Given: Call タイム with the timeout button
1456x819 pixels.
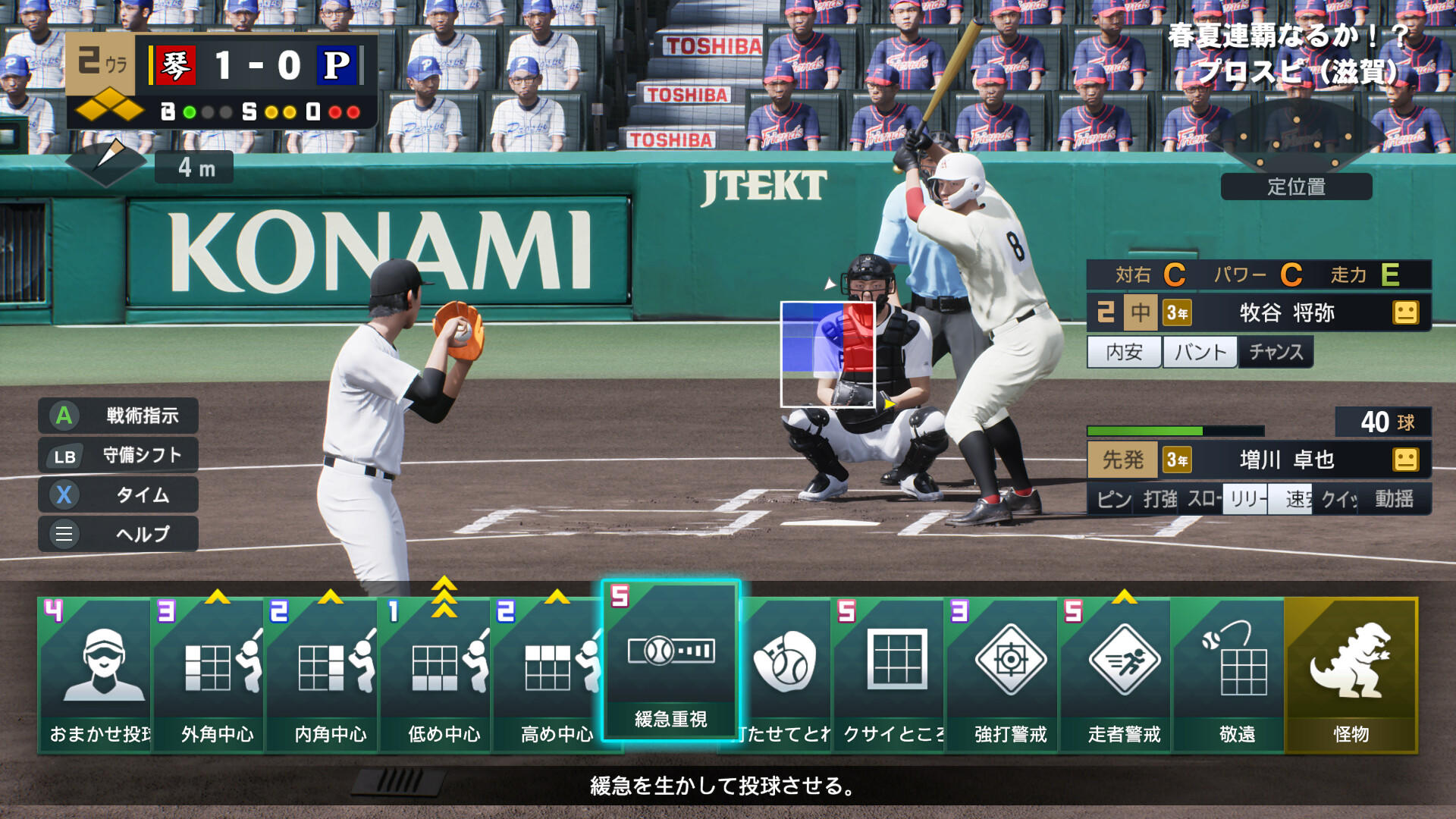Looking at the screenshot, I should [118, 494].
